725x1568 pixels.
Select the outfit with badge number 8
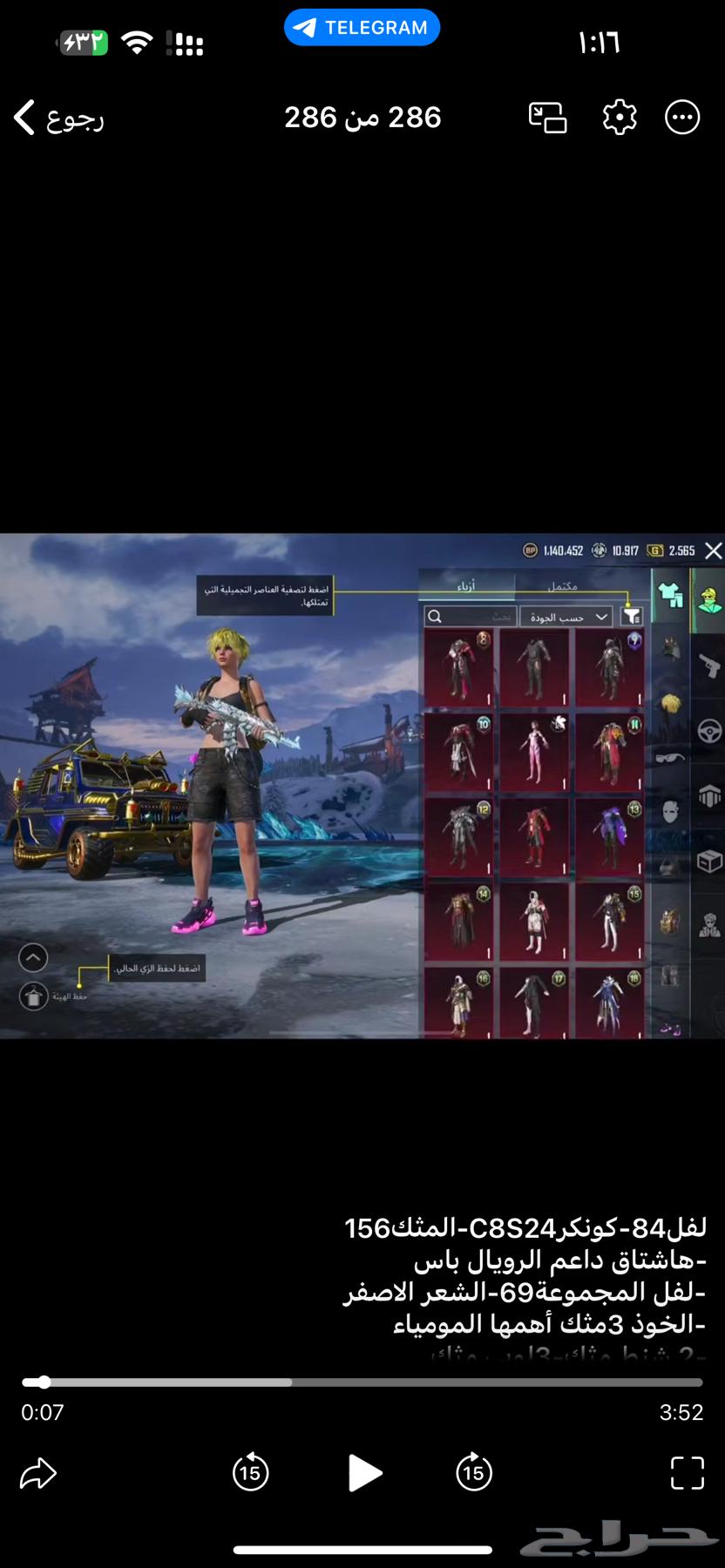coord(457,669)
